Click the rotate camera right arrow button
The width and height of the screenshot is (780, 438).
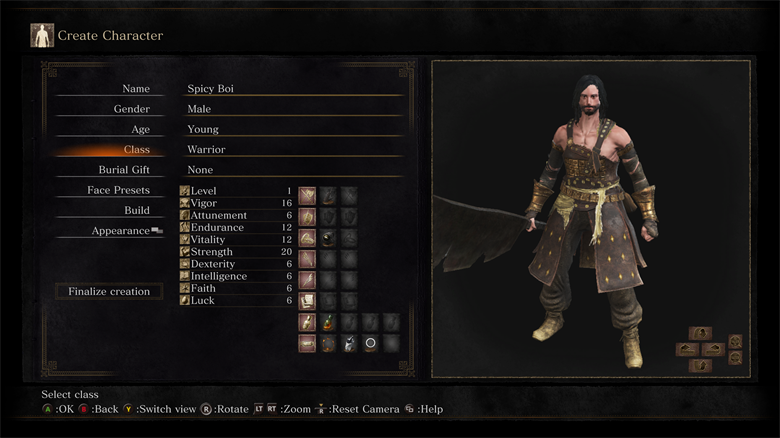(715, 349)
